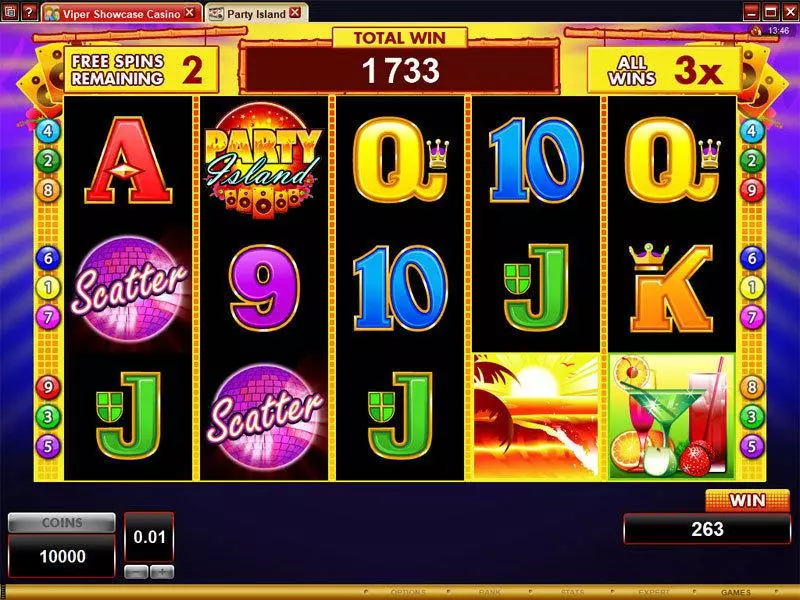Maximize the casino window
The height and width of the screenshot is (600, 800).
click(768, 12)
